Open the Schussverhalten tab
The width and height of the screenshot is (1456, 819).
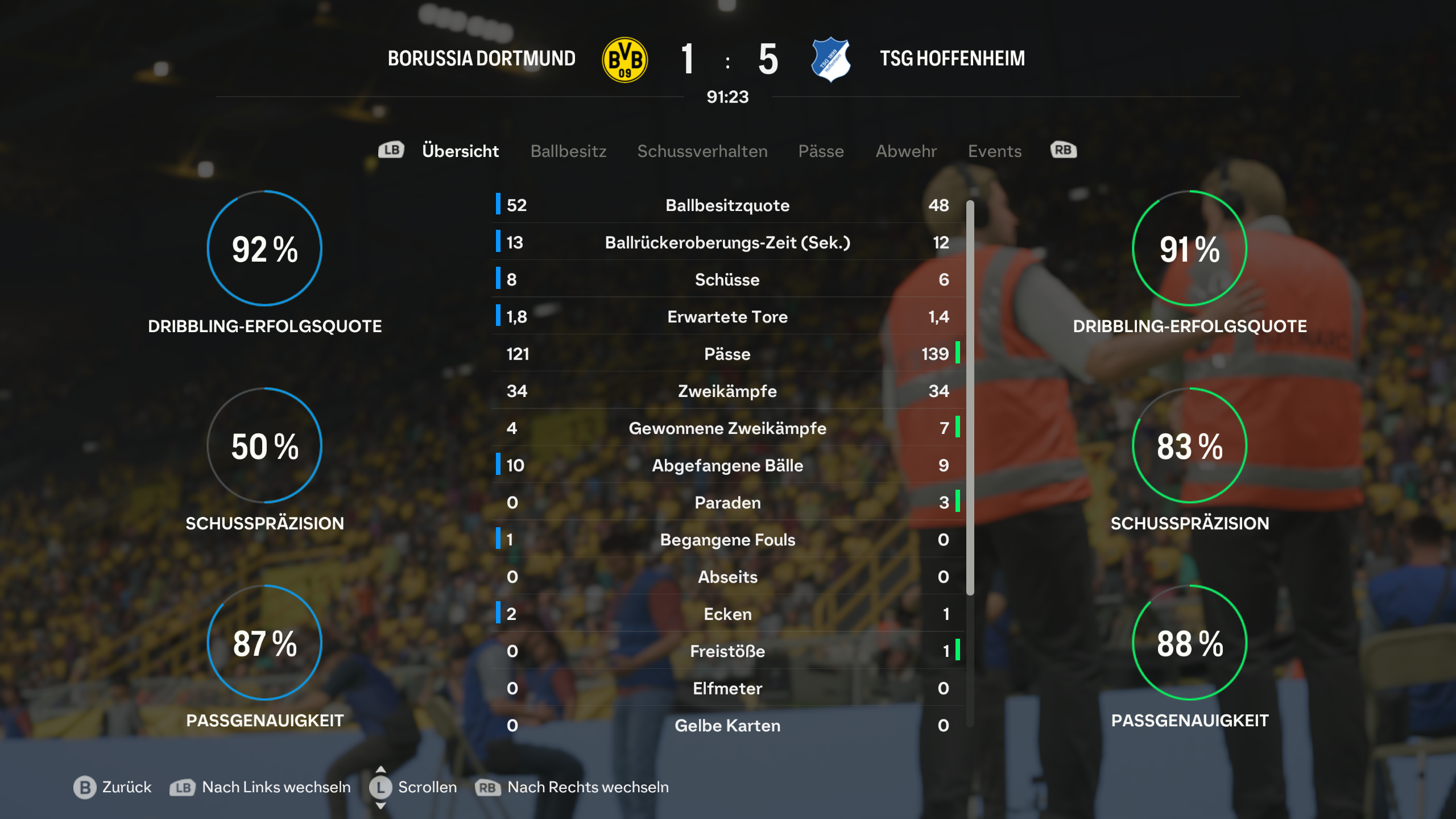pyautogui.click(x=702, y=151)
